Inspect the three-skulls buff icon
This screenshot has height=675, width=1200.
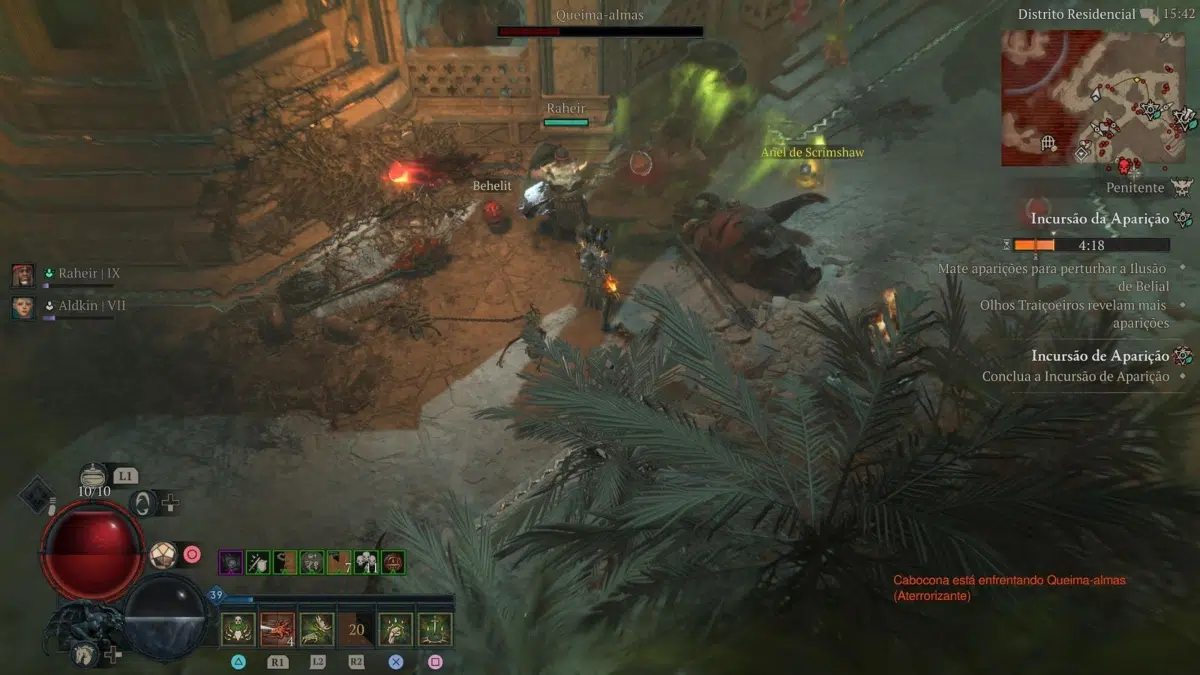(x=366, y=562)
